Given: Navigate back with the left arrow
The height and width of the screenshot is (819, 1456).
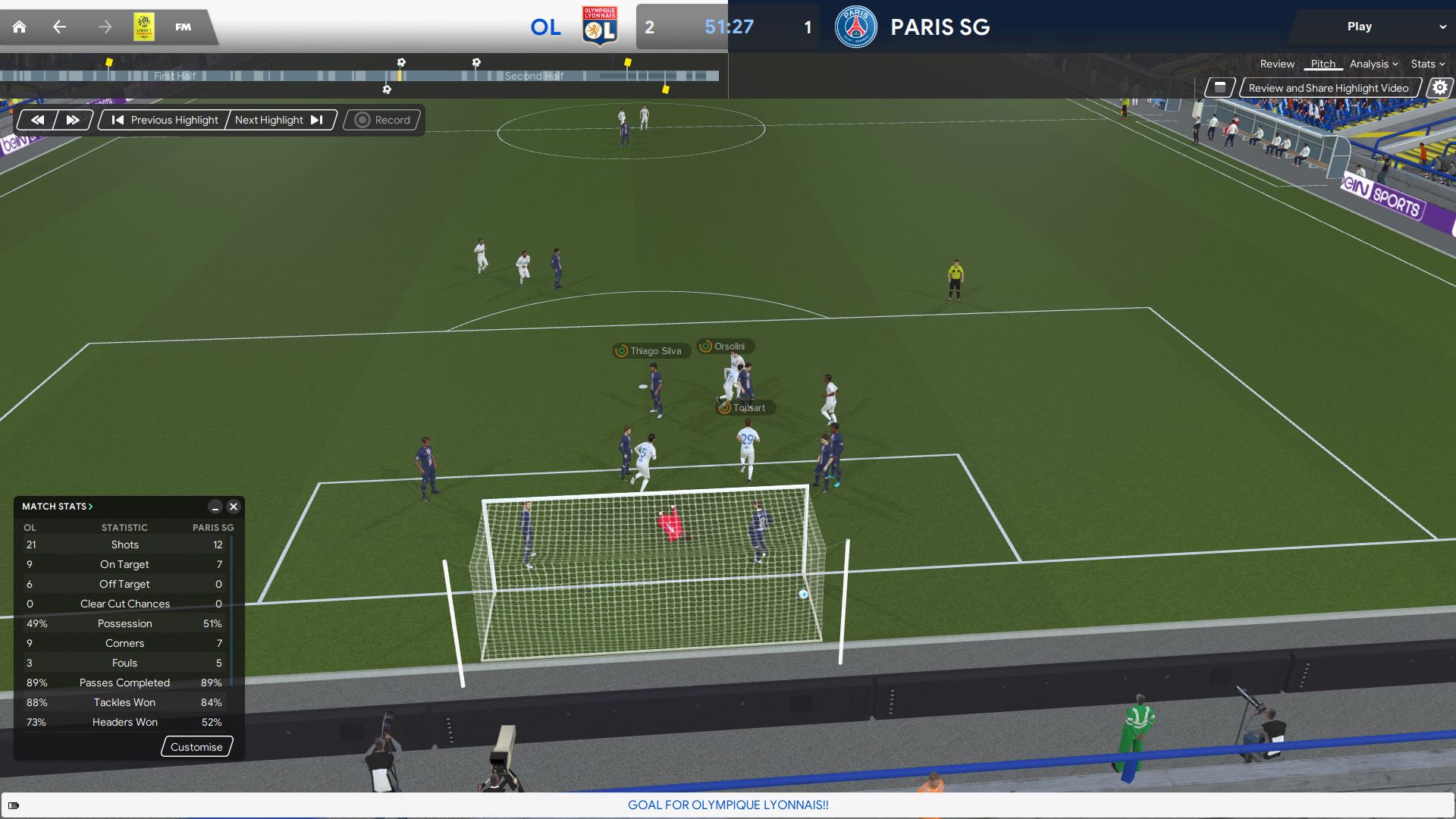Looking at the screenshot, I should [x=59, y=27].
